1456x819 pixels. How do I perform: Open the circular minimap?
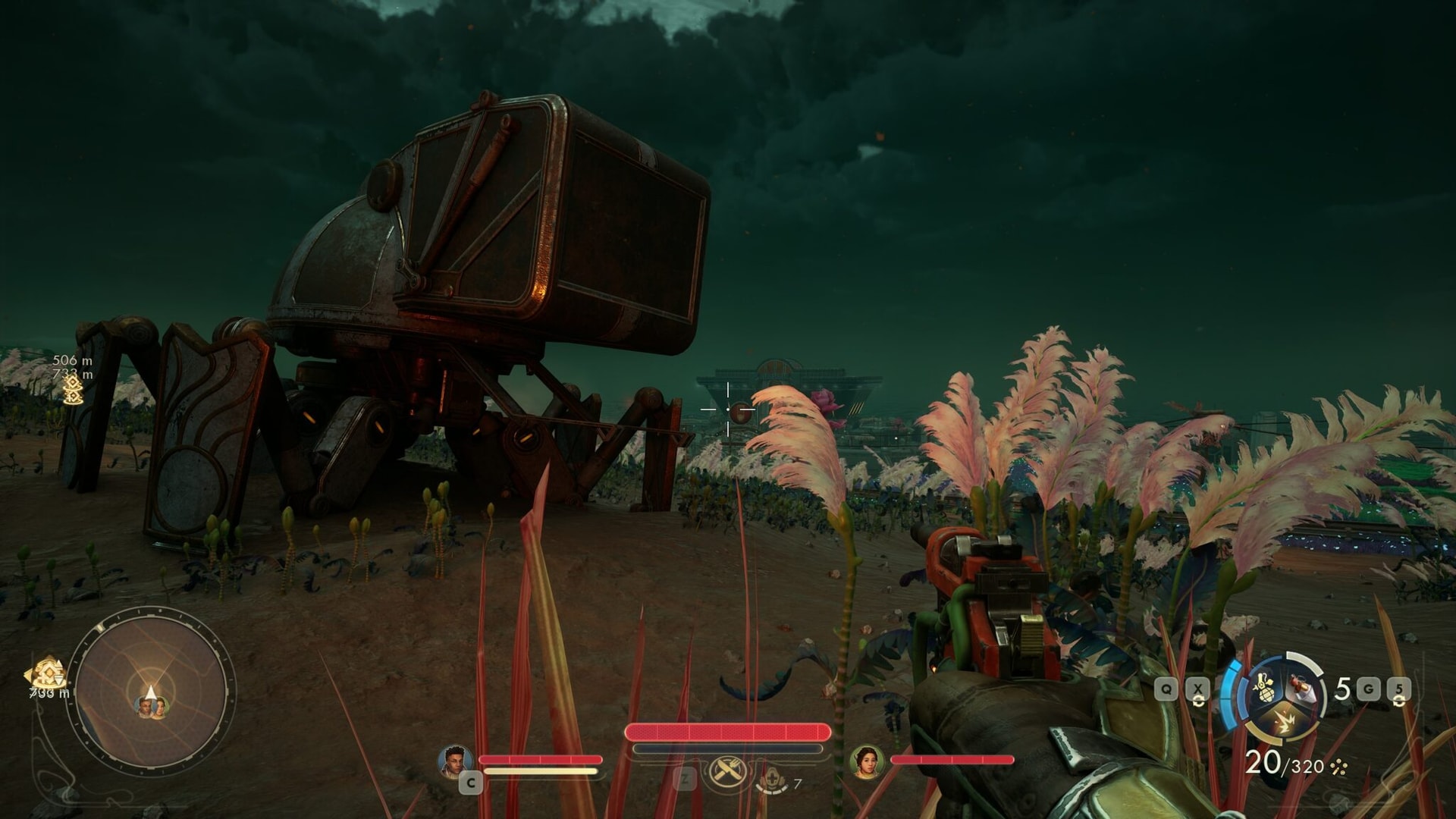pyautogui.click(x=151, y=690)
